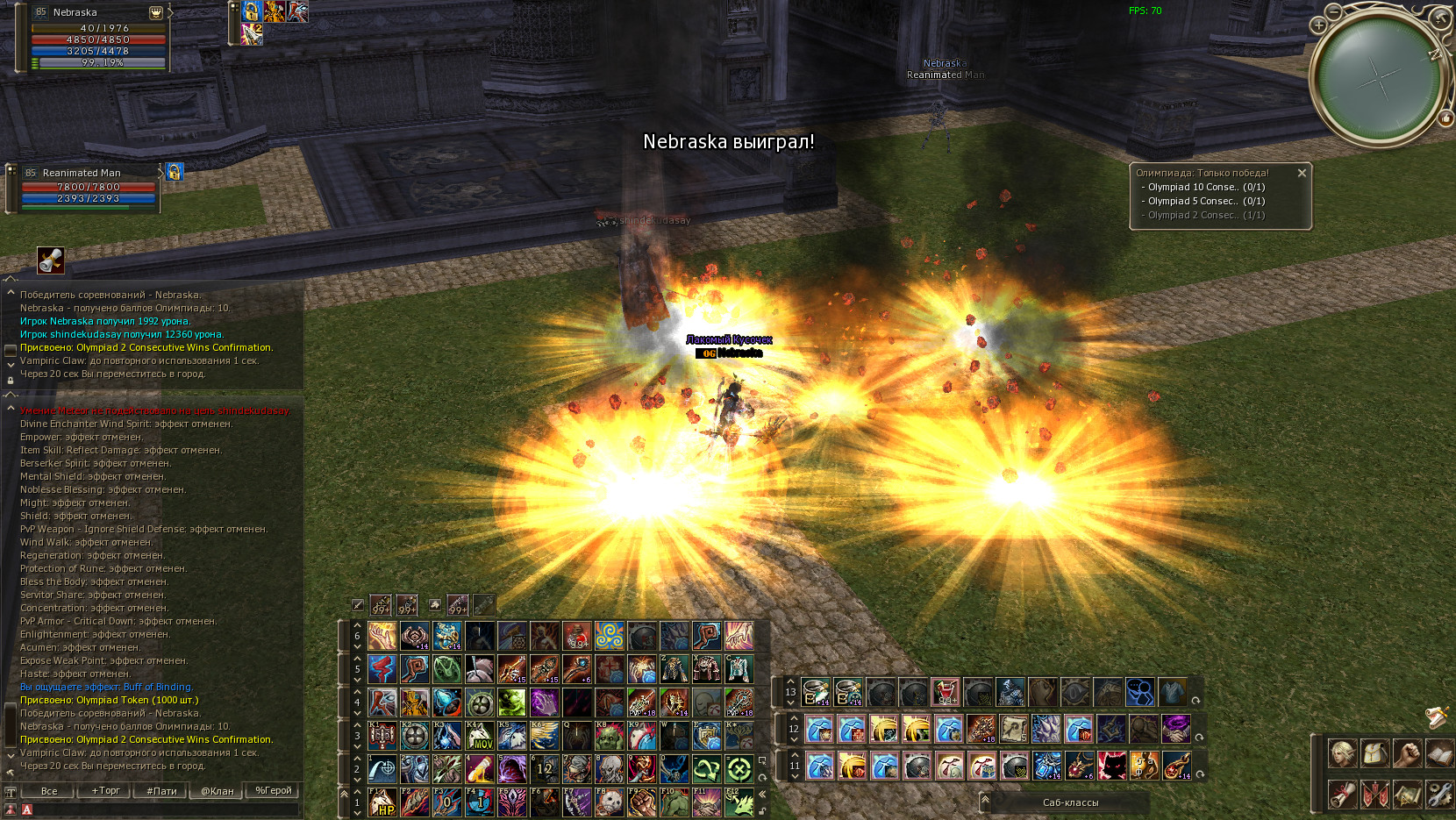The width and height of the screenshot is (1456, 820).
Task: Open the fist actions menu icon
Action: [x=1407, y=753]
